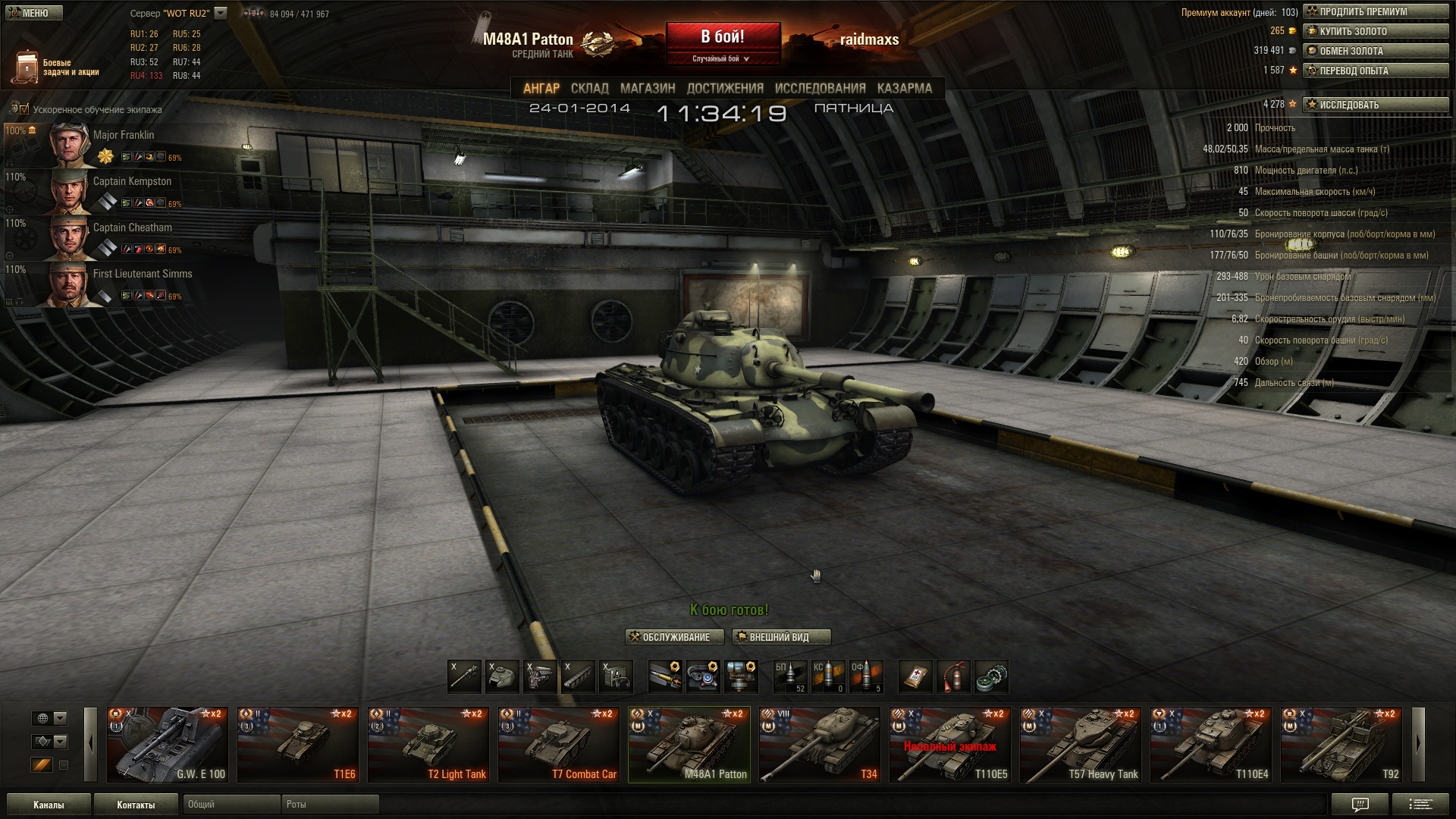Select the G.W. E 100 in carousel
Viewport: 1456px width, 819px height.
167,745
